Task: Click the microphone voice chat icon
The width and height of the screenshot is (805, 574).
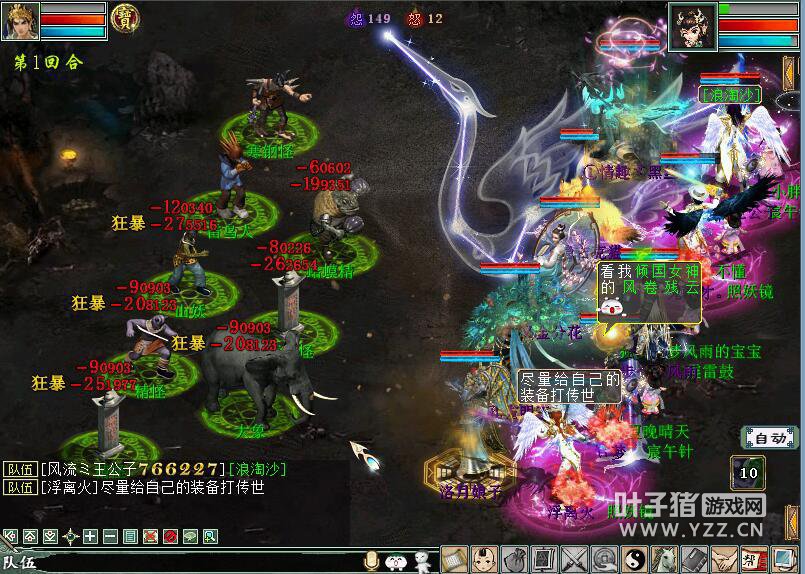Action: (372, 562)
